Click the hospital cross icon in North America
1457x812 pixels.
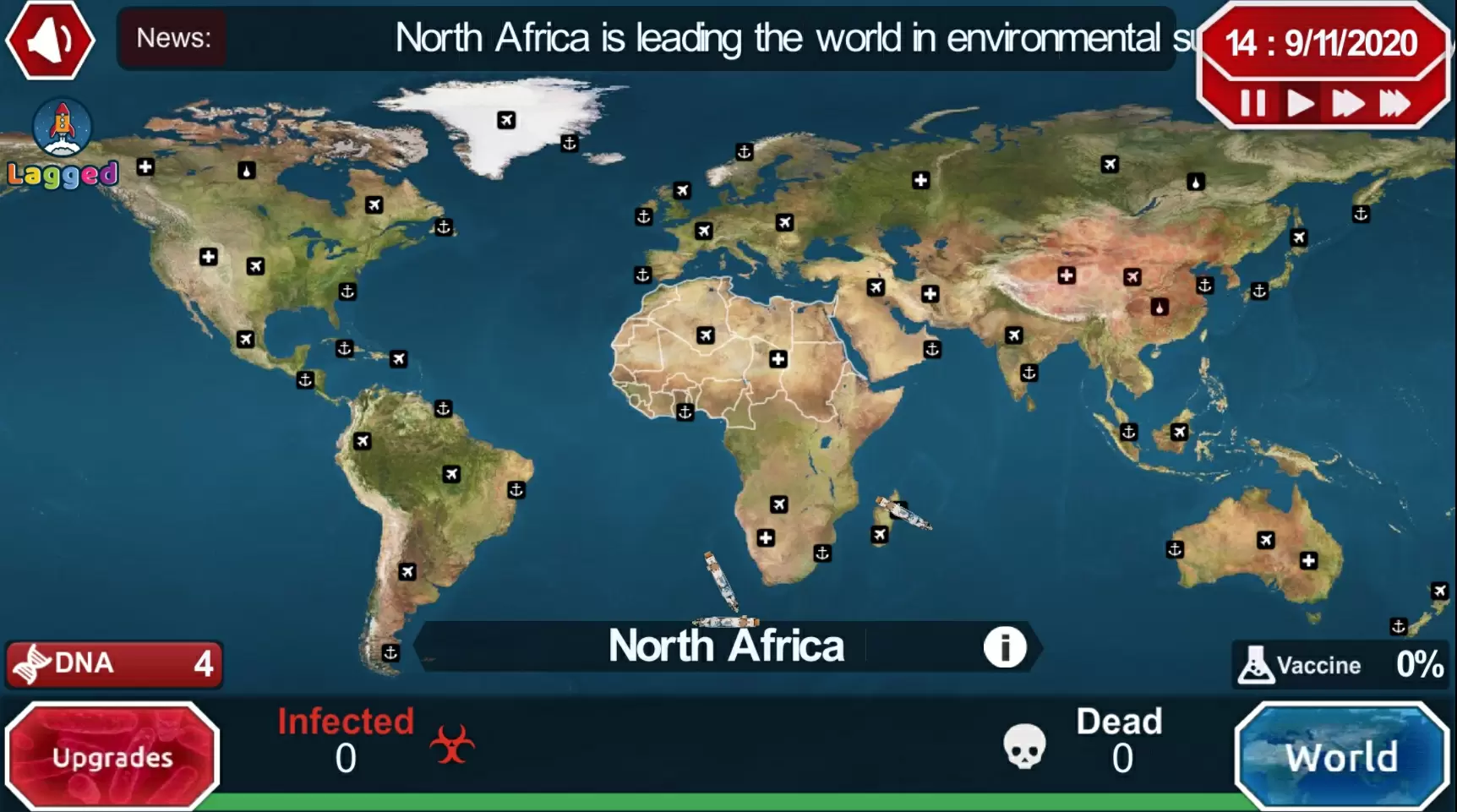point(208,256)
